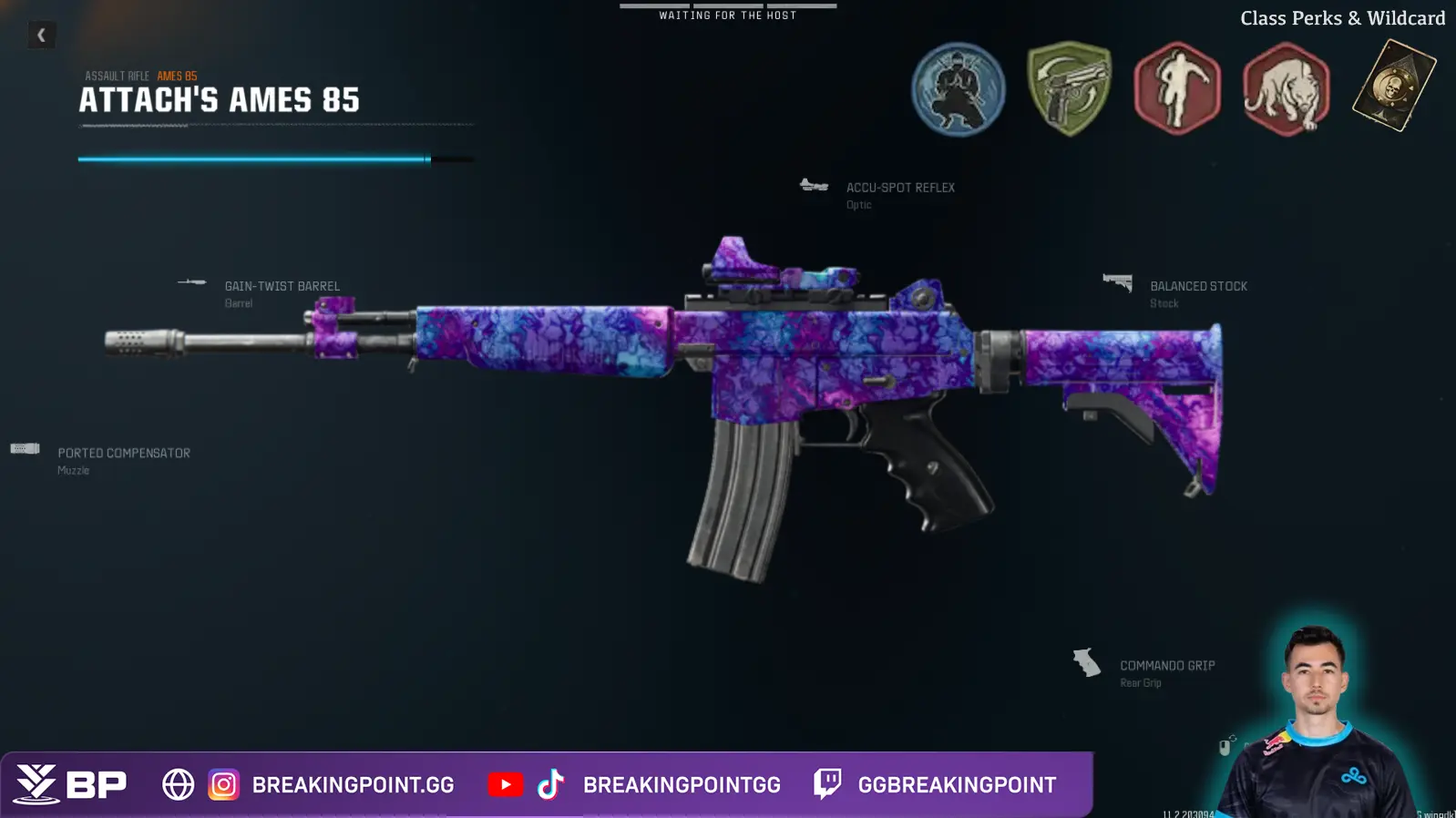Select the red panther perk icon
Screen dimensions: 1456x818
click(1286, 89)
